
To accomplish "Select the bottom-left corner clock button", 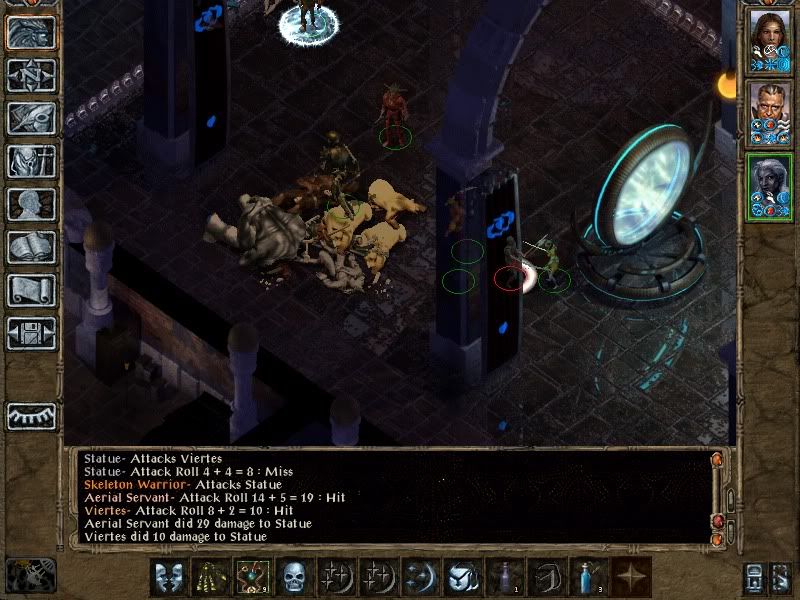I will coord(30,575).
